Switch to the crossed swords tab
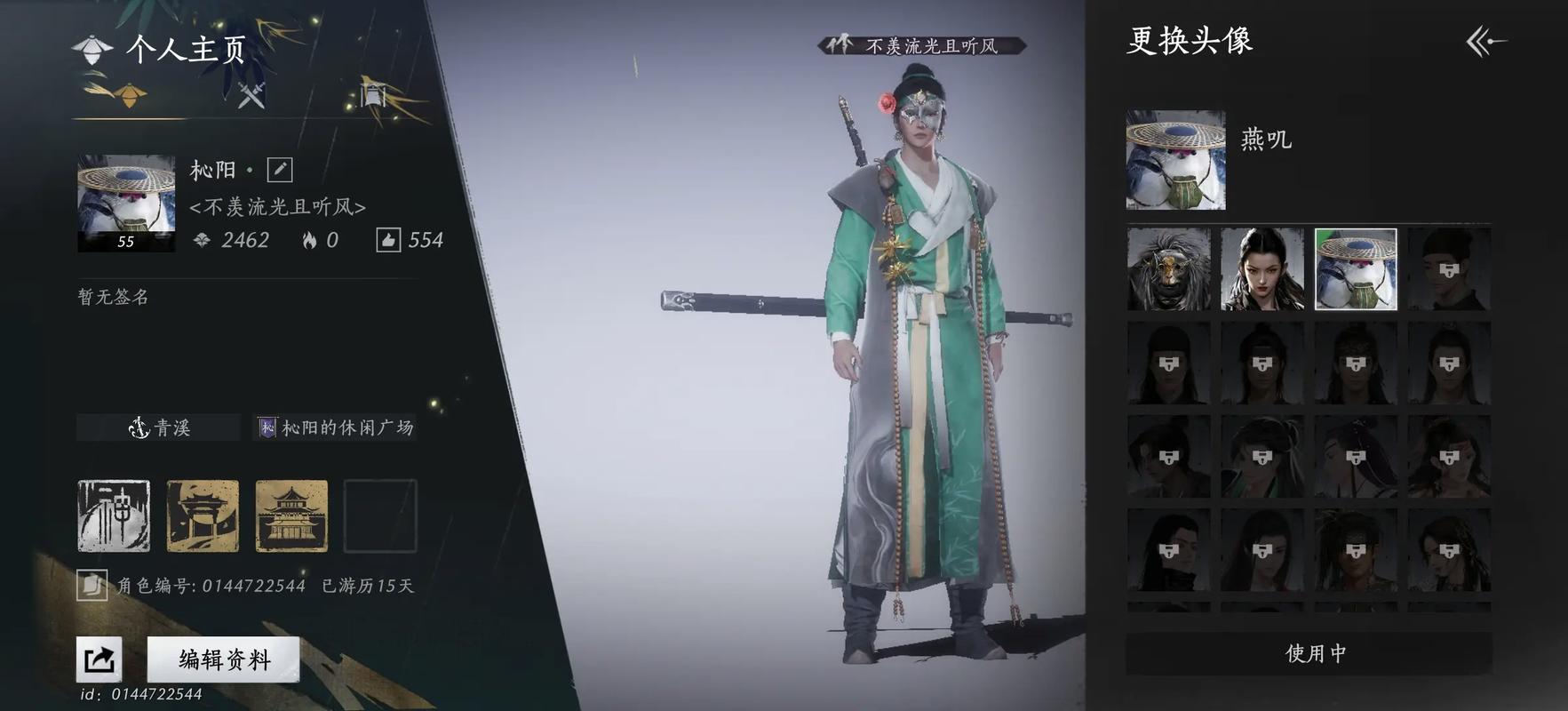Screen dimensions: 1568x711 pos(251,94)
